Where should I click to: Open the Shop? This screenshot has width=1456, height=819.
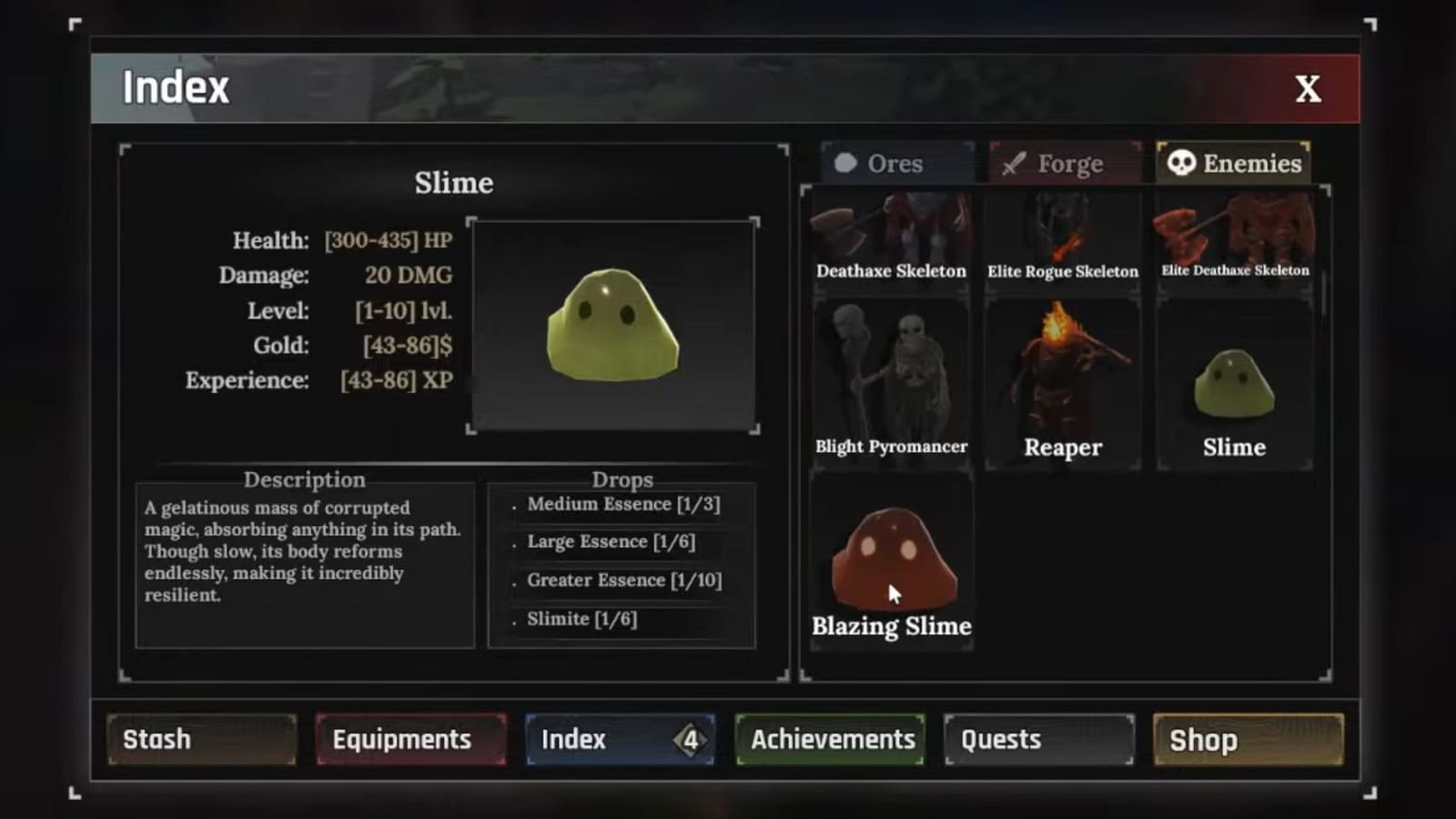pos(1248,739)
